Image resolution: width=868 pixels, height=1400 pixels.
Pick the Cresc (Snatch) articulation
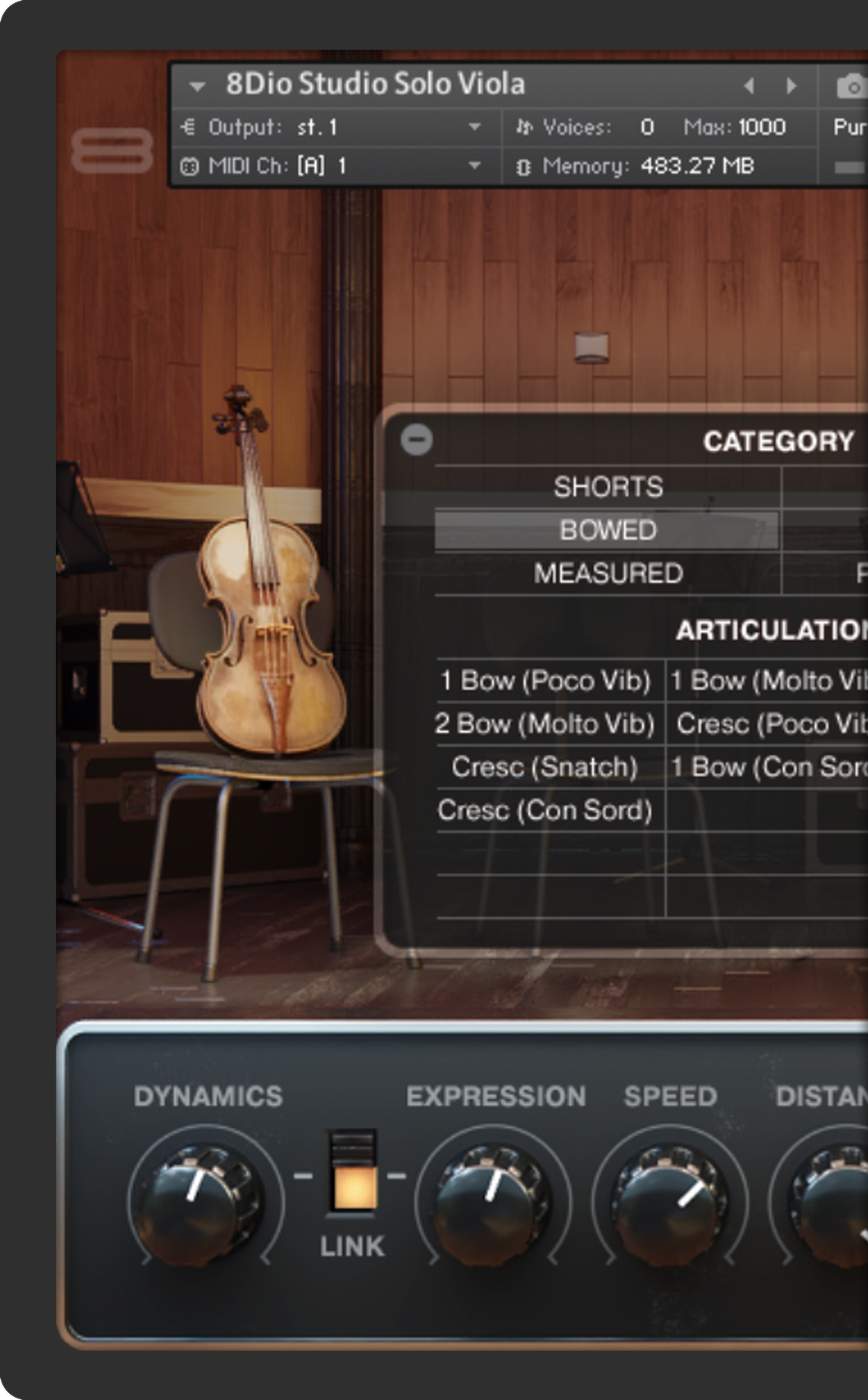tap(545, 767)
